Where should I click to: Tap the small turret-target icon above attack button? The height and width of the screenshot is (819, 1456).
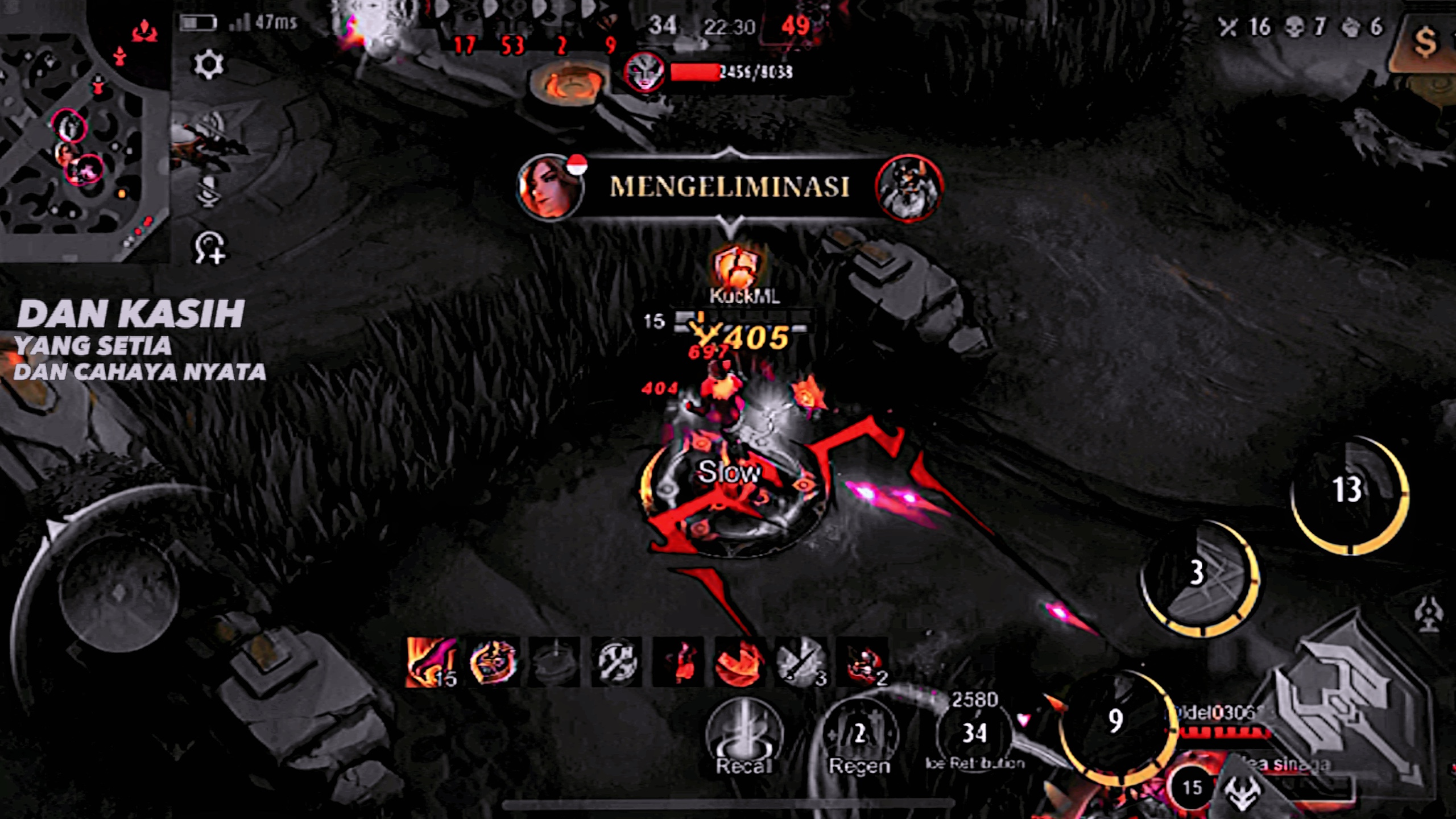[1428, 615]
